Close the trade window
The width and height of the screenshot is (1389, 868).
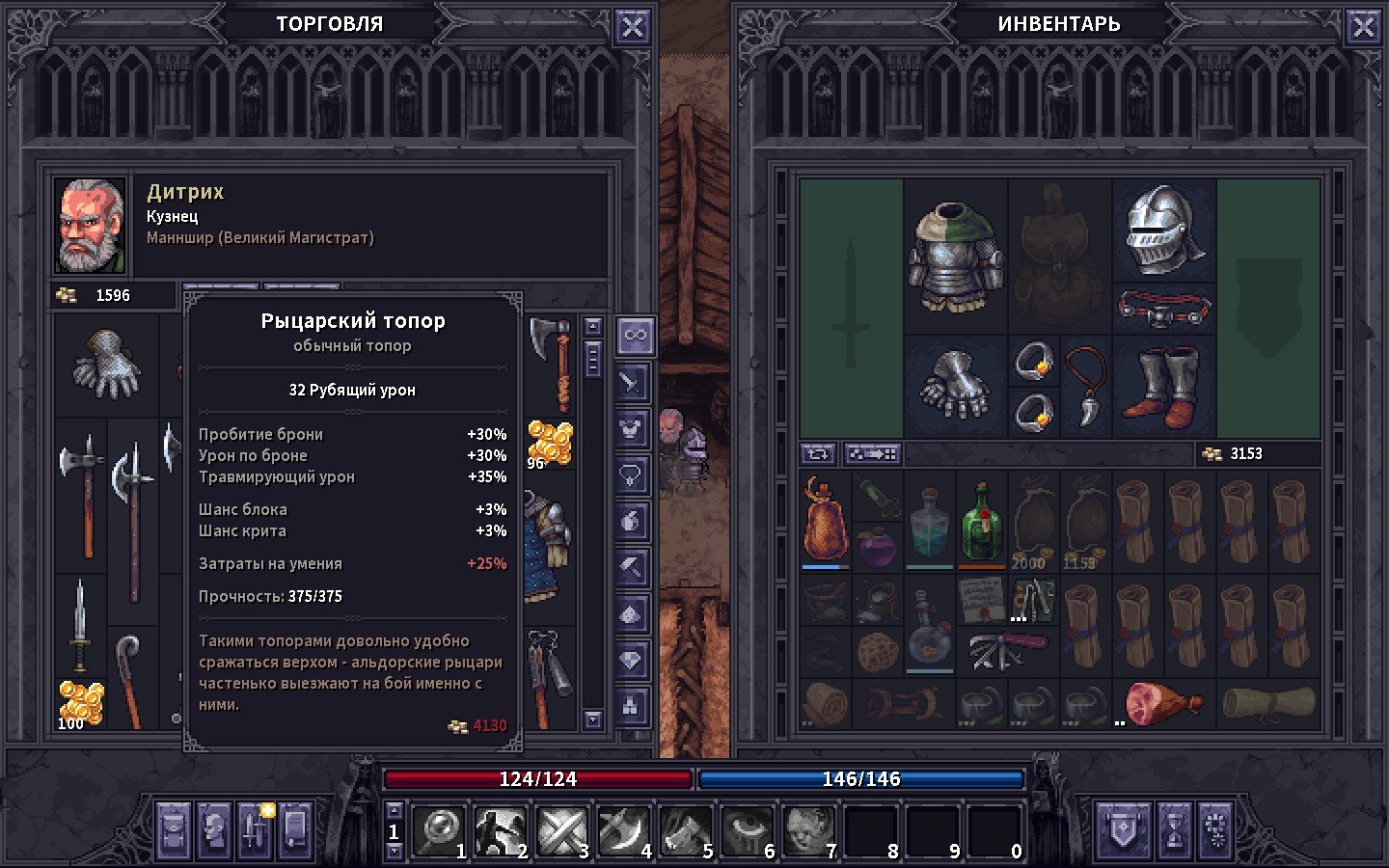632,27
